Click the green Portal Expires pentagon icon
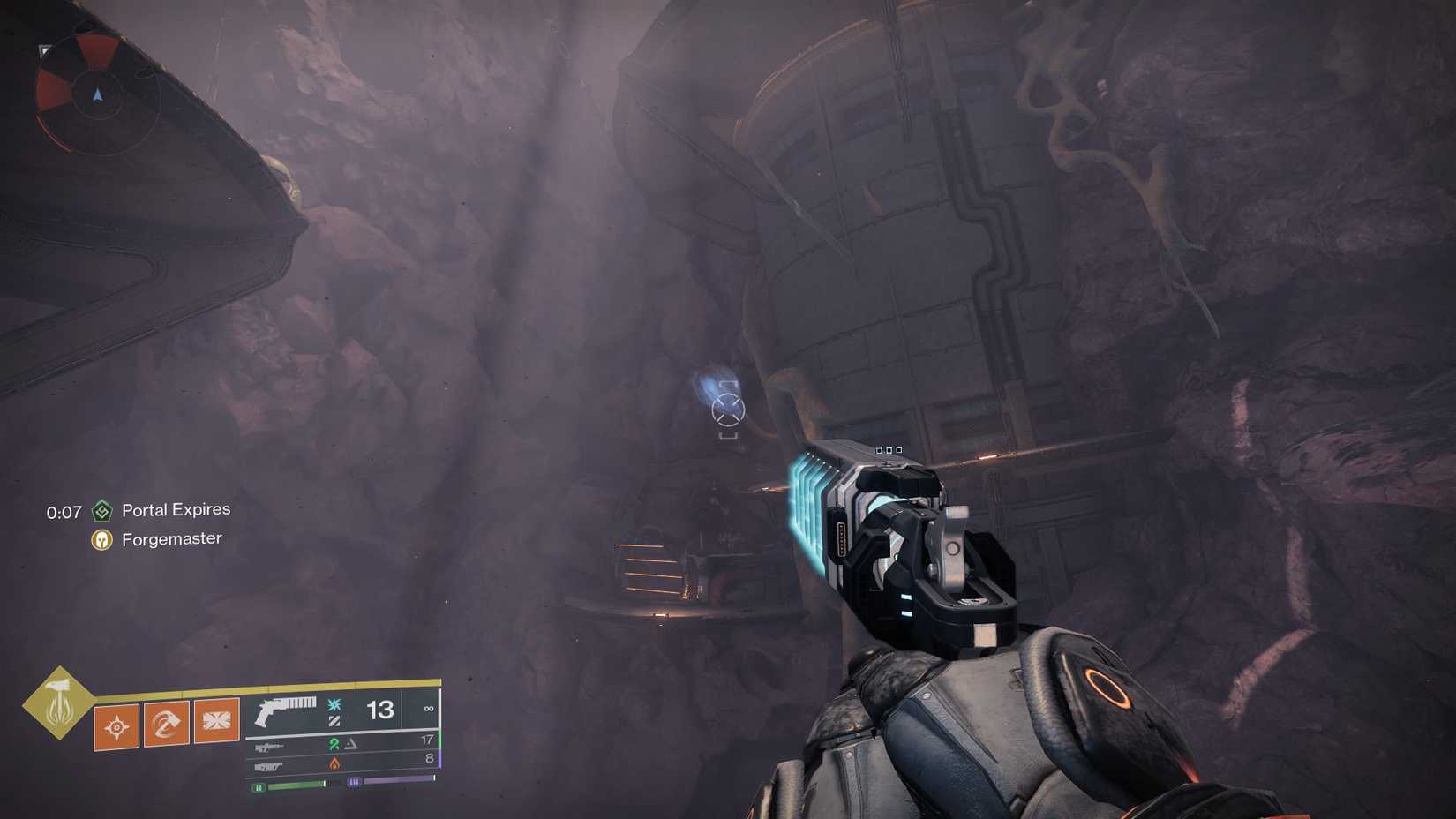 coord(103,510)
